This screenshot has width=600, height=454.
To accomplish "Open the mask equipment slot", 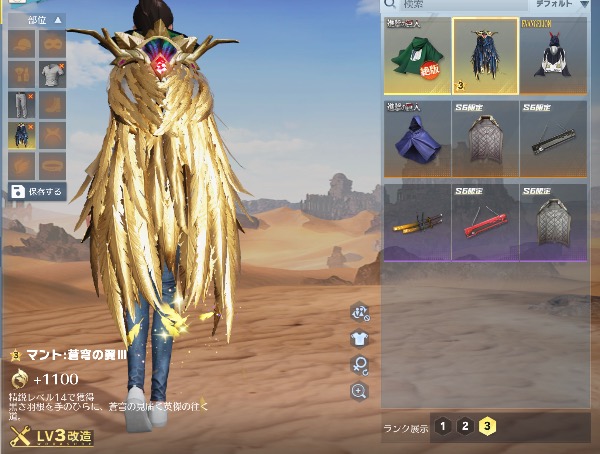I will point(51,44).
